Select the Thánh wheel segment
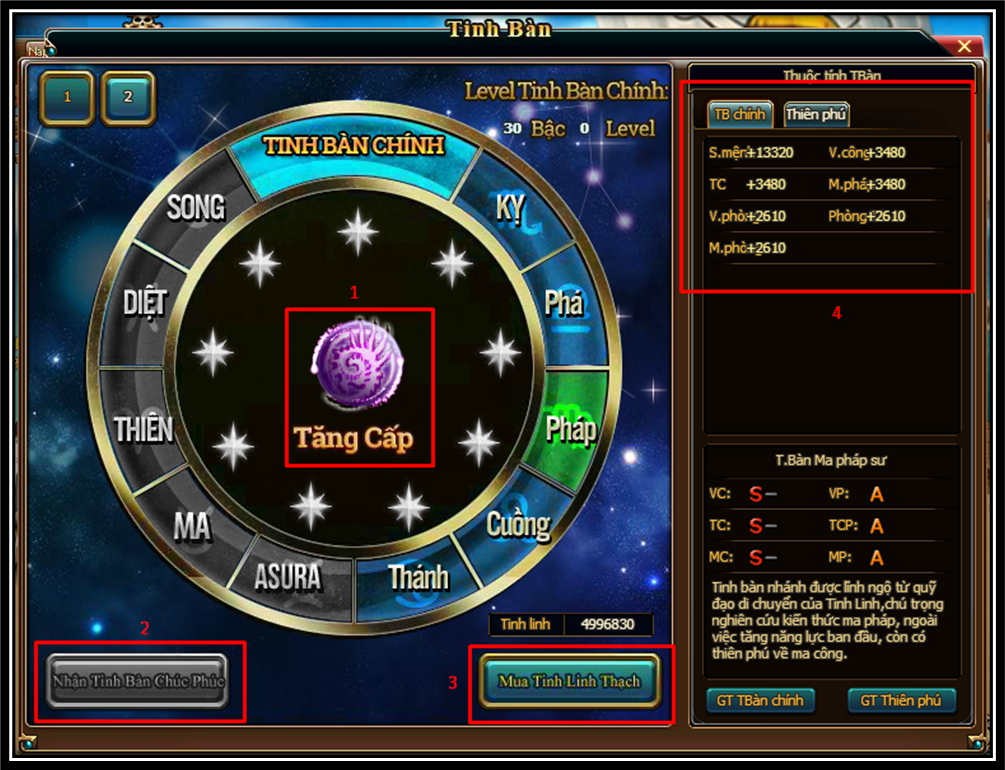The width and height of the screenshot is (1005, 770). click(x=418, y=577)
